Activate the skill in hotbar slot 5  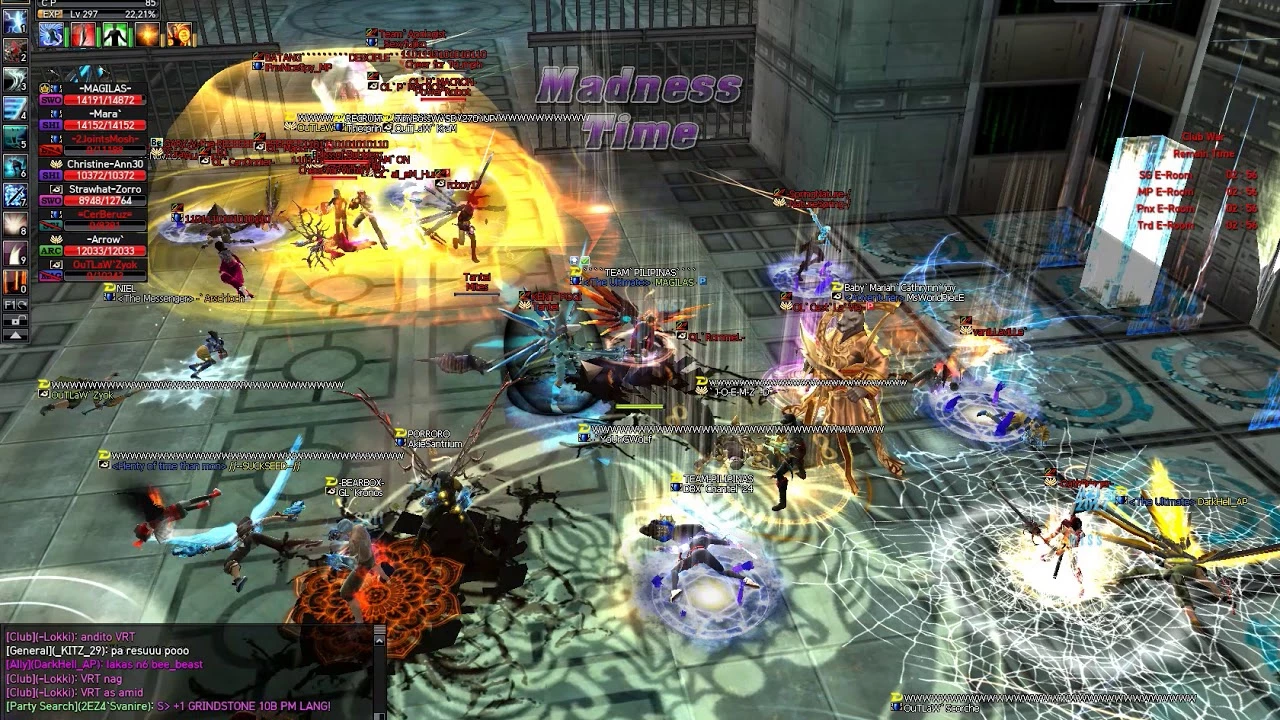[x=15, y=138]
